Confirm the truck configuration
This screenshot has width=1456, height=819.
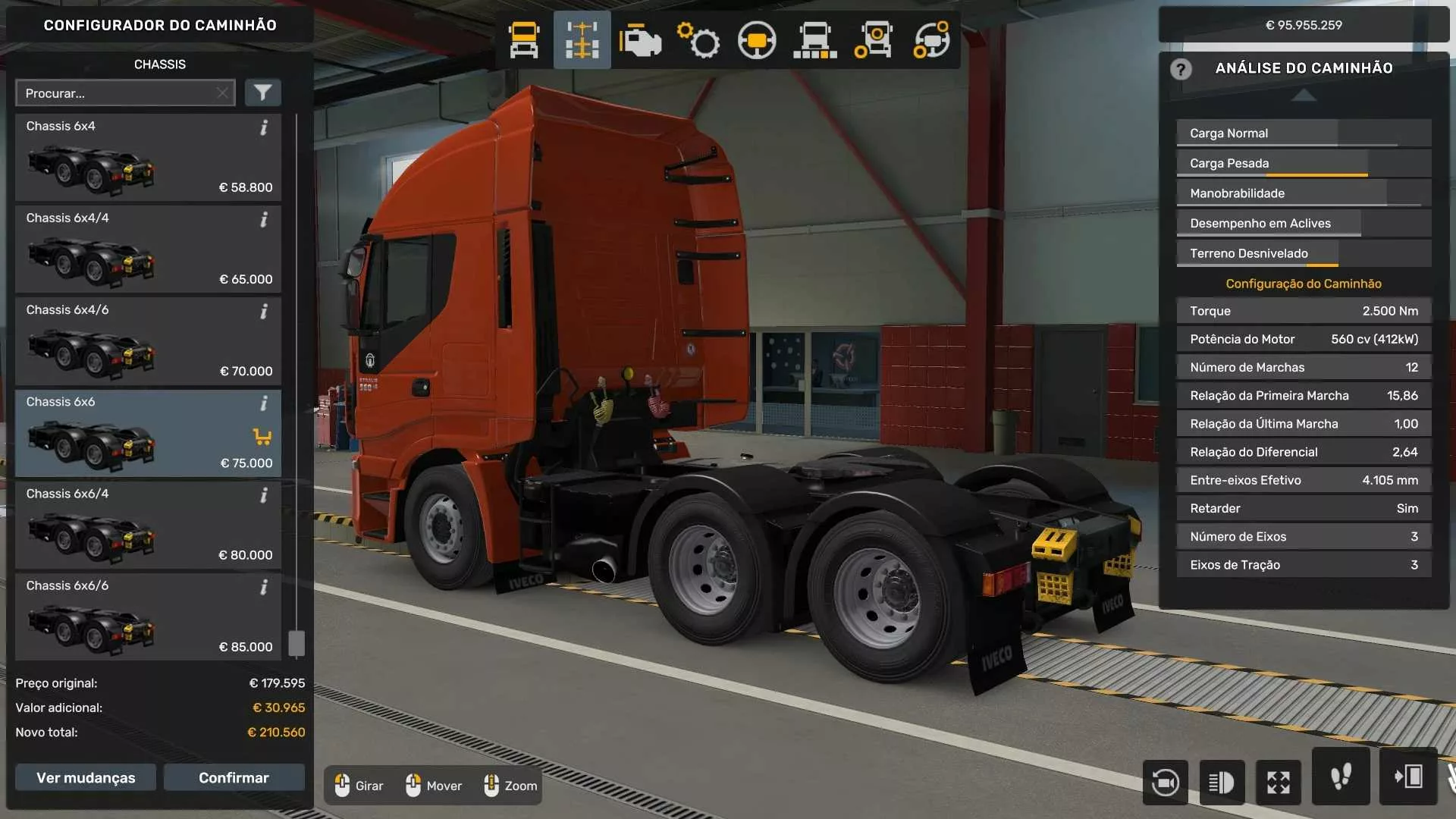pyautogui.click(x=234, y=777)
